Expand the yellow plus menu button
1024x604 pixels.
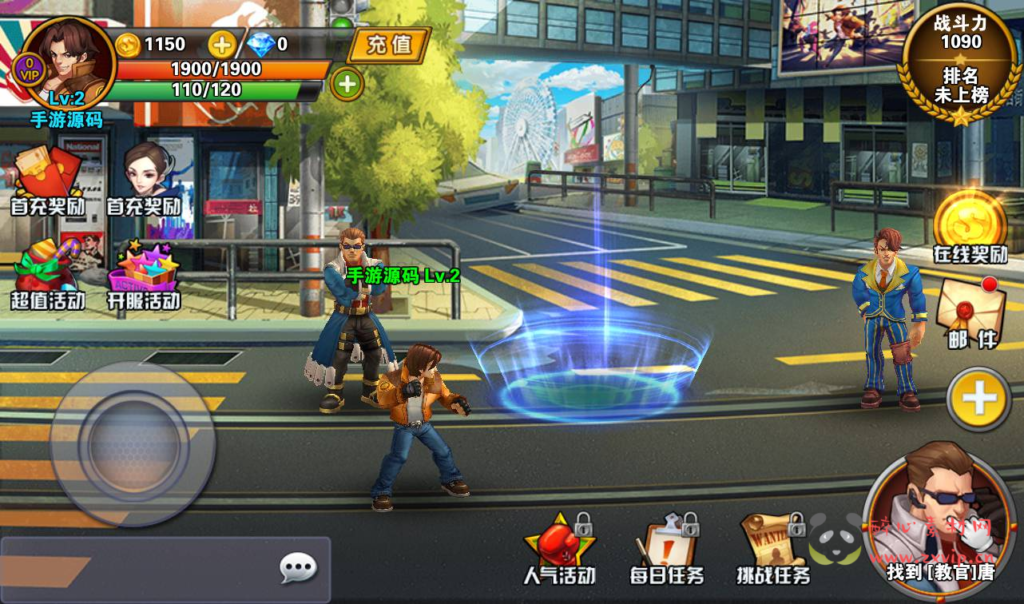pos(977,399)
